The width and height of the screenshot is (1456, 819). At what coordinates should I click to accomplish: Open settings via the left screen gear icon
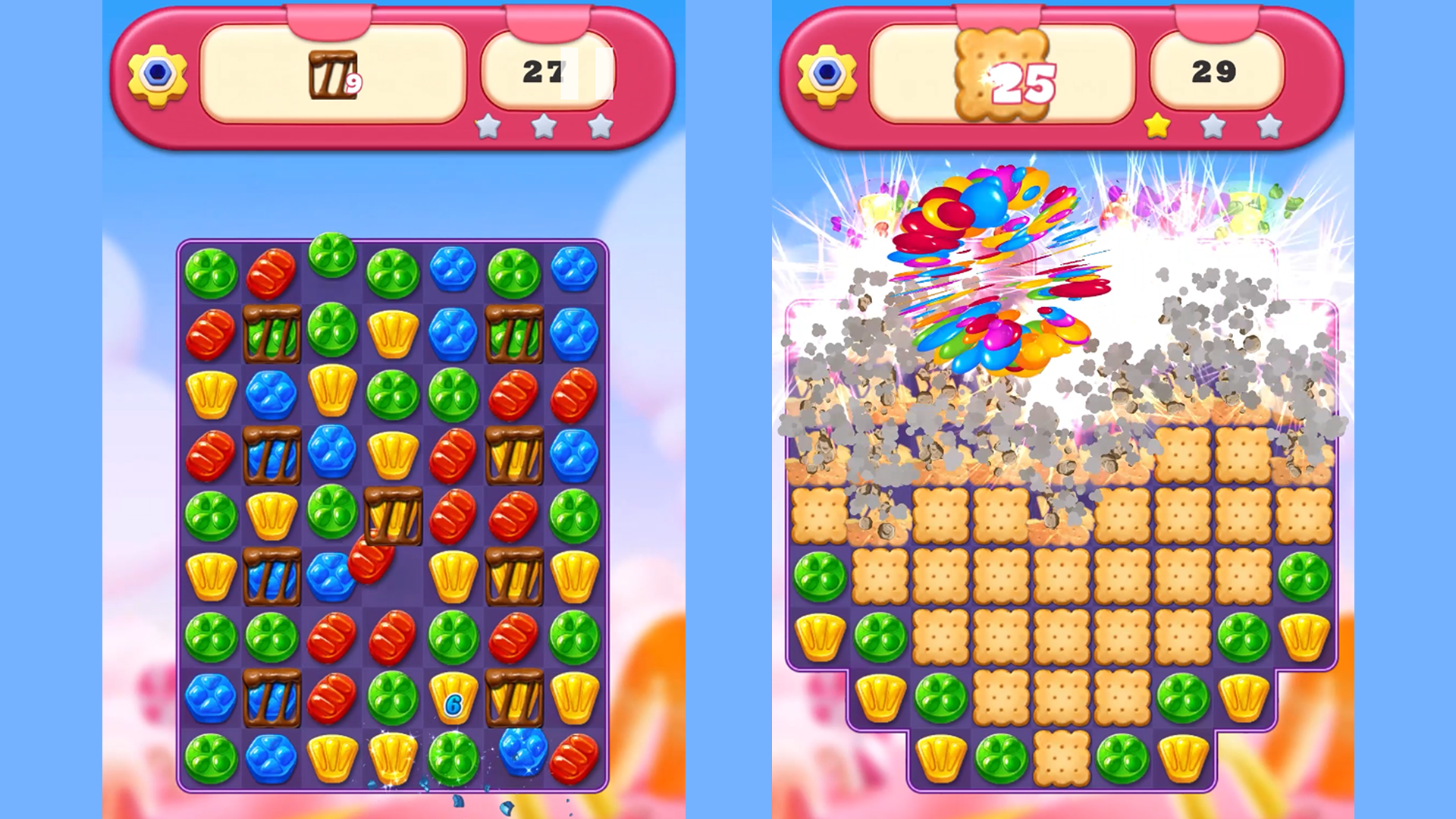[x=155, y=72]
